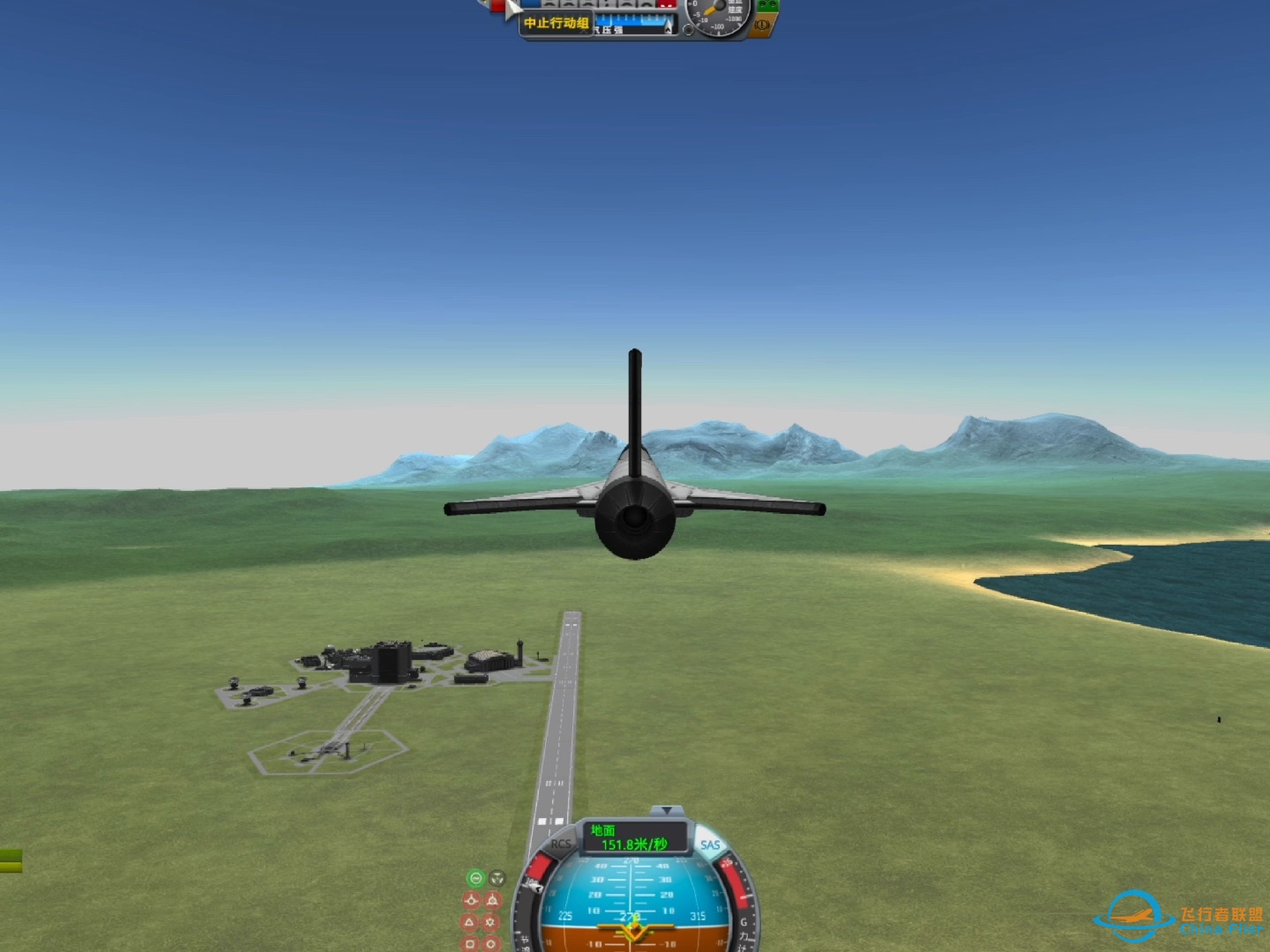Viewport: 1270px width, 952px height.
Task: Choose the normal SAS direction icon
Action: coord(471,922)
